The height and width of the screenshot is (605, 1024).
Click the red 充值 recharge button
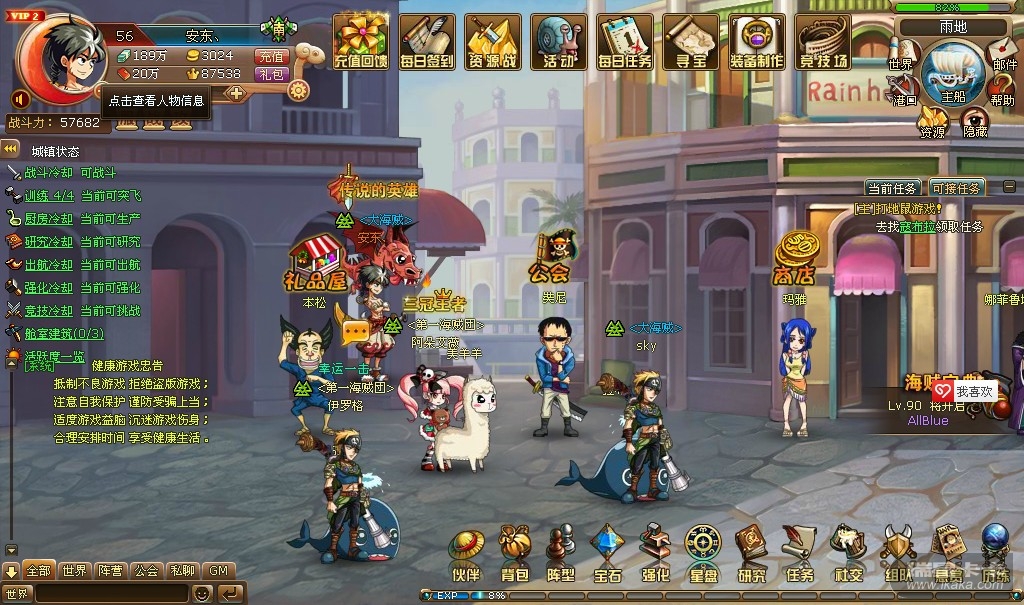271,56
